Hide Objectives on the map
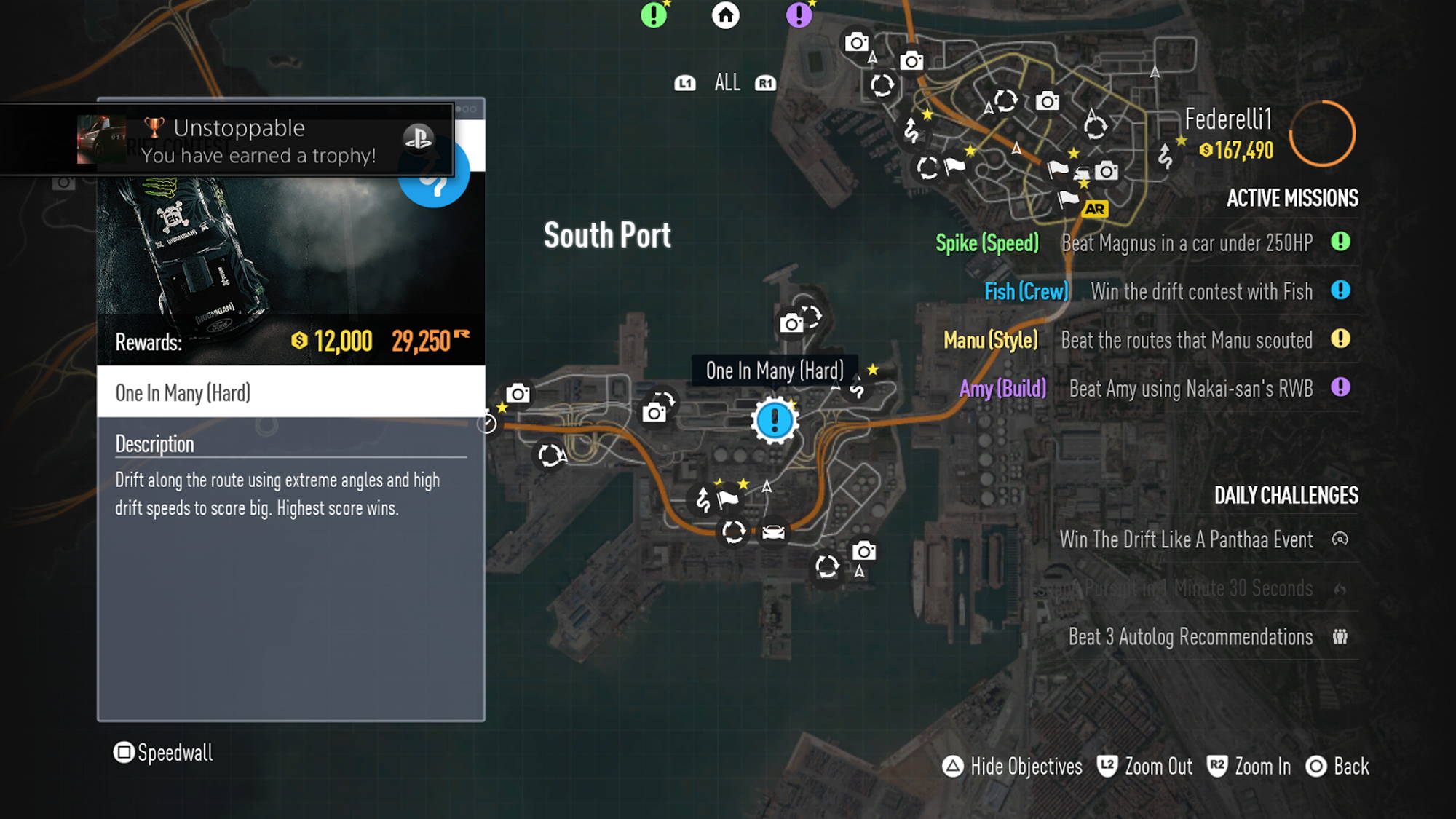The height and width of the screenshot is (819, 1456). pos(1012,767)
